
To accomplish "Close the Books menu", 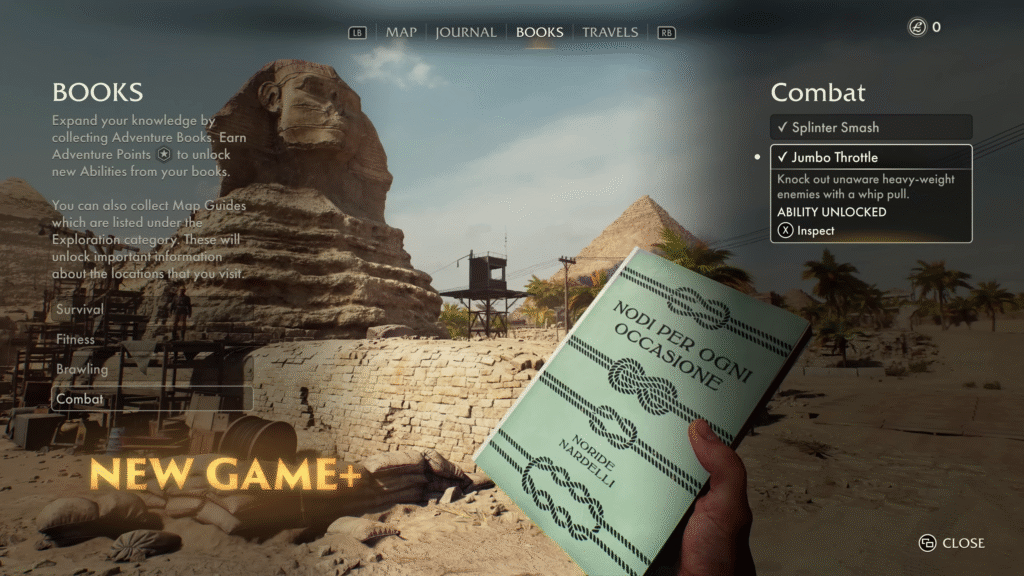I will [x=952, y=543].
